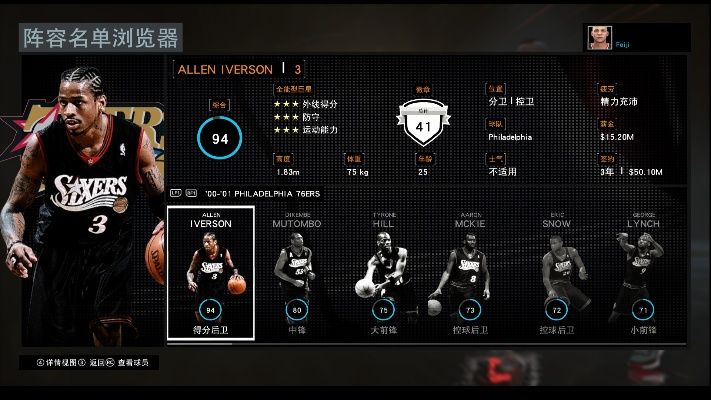The image size is (711, 400).
Task: Open the Feiji user profile badge
Action: (x=637, y=38)
